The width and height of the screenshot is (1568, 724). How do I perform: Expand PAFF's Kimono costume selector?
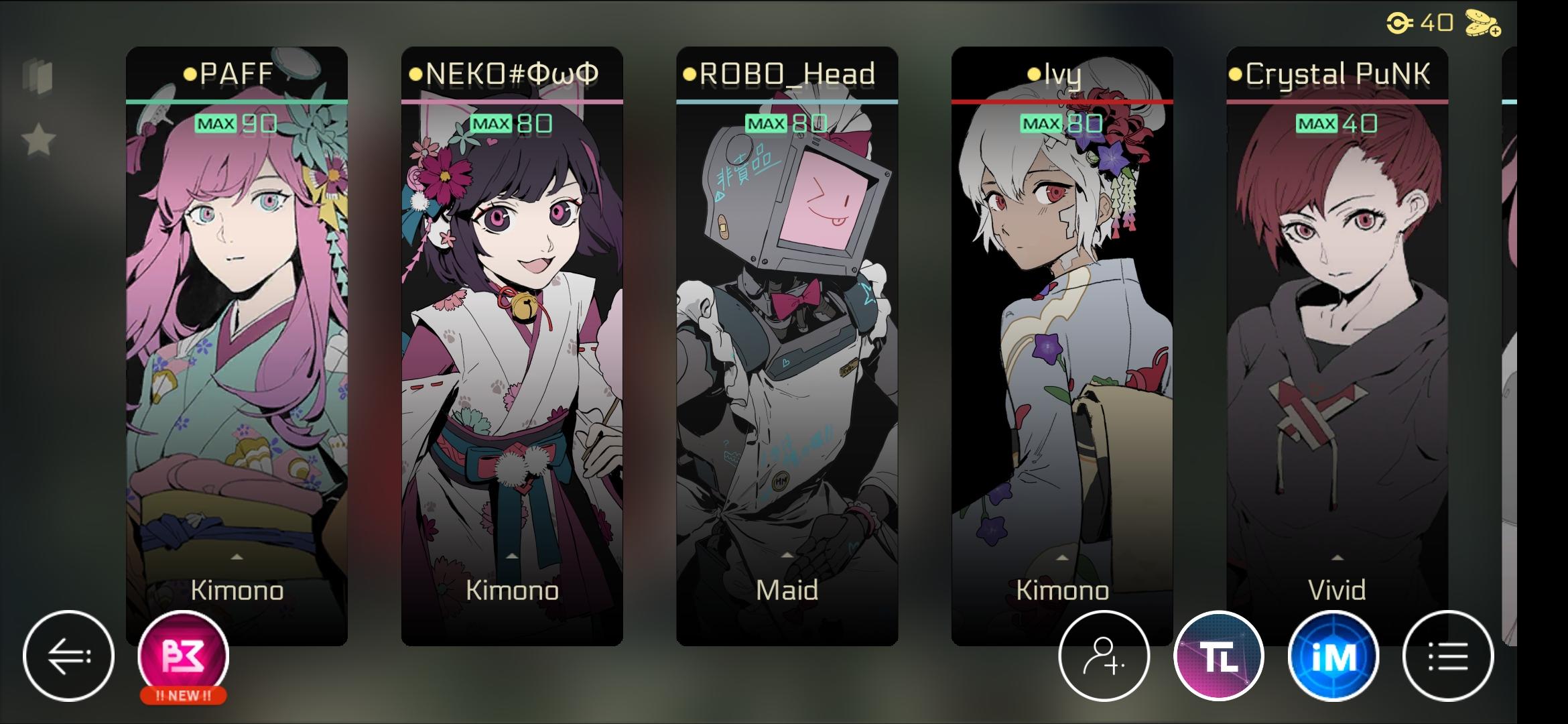(x=237, y=575)
